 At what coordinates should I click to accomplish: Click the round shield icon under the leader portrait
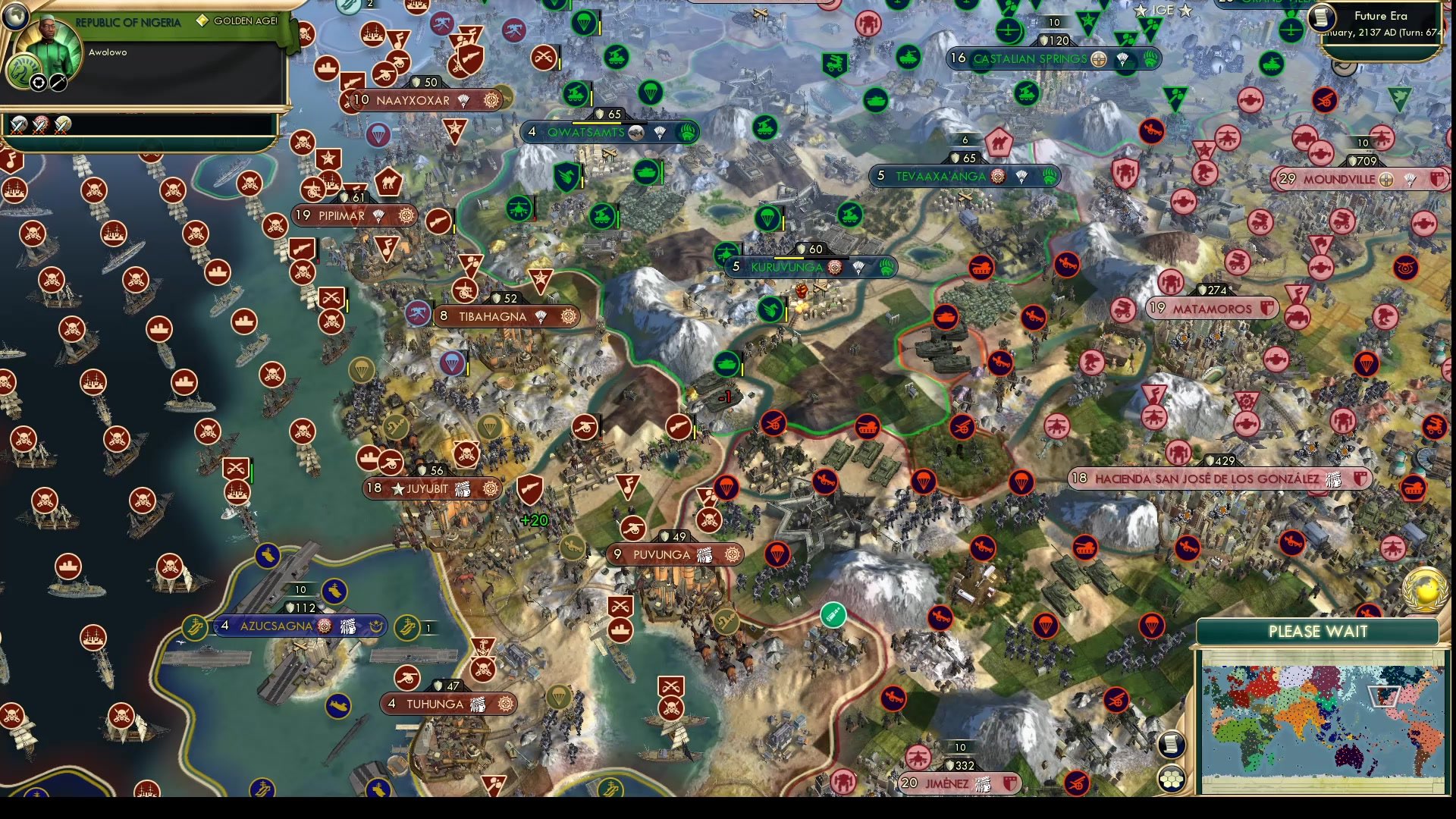37,82
